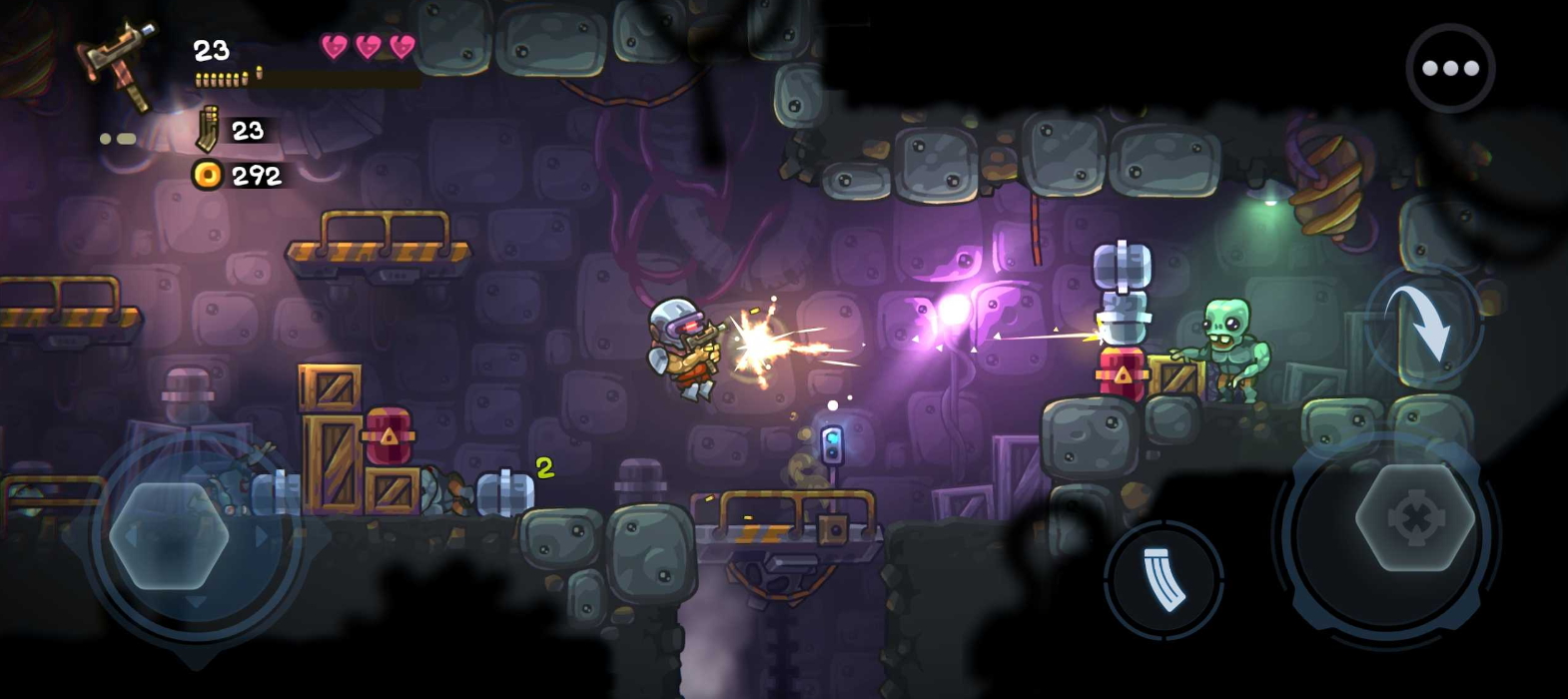Tap the jump arrow button

(1424, 324)
